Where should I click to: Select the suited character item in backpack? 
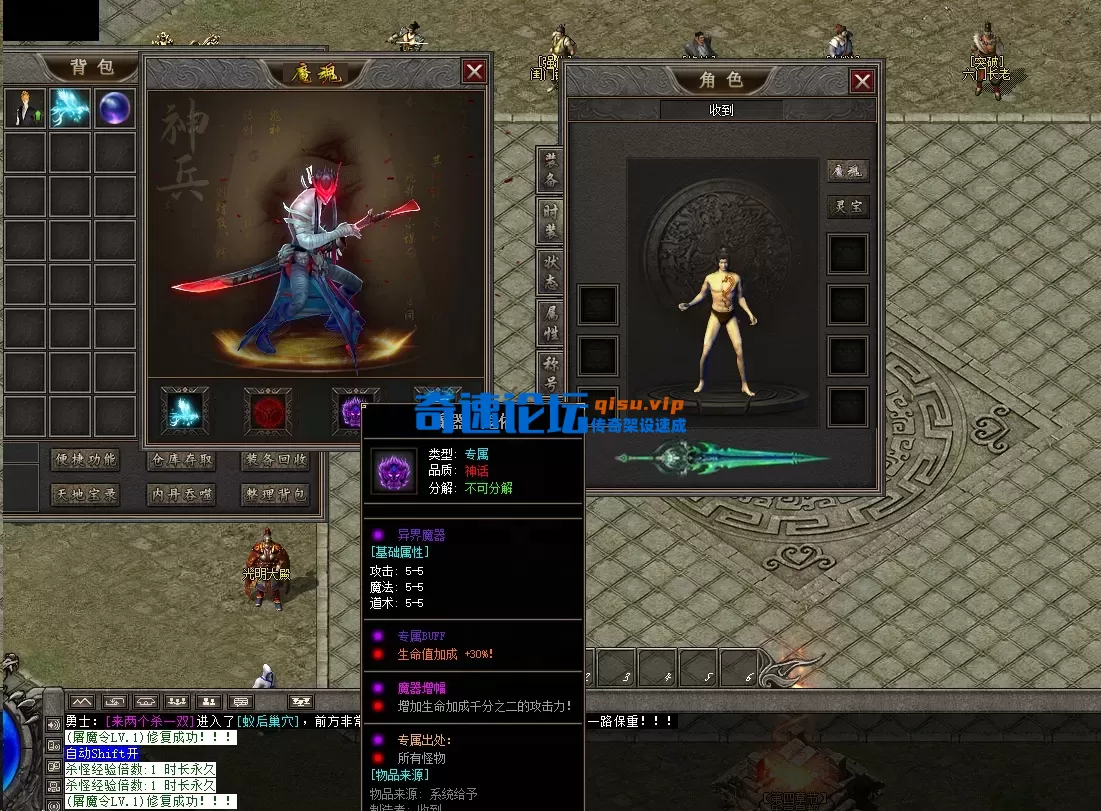tap(25, 108)
